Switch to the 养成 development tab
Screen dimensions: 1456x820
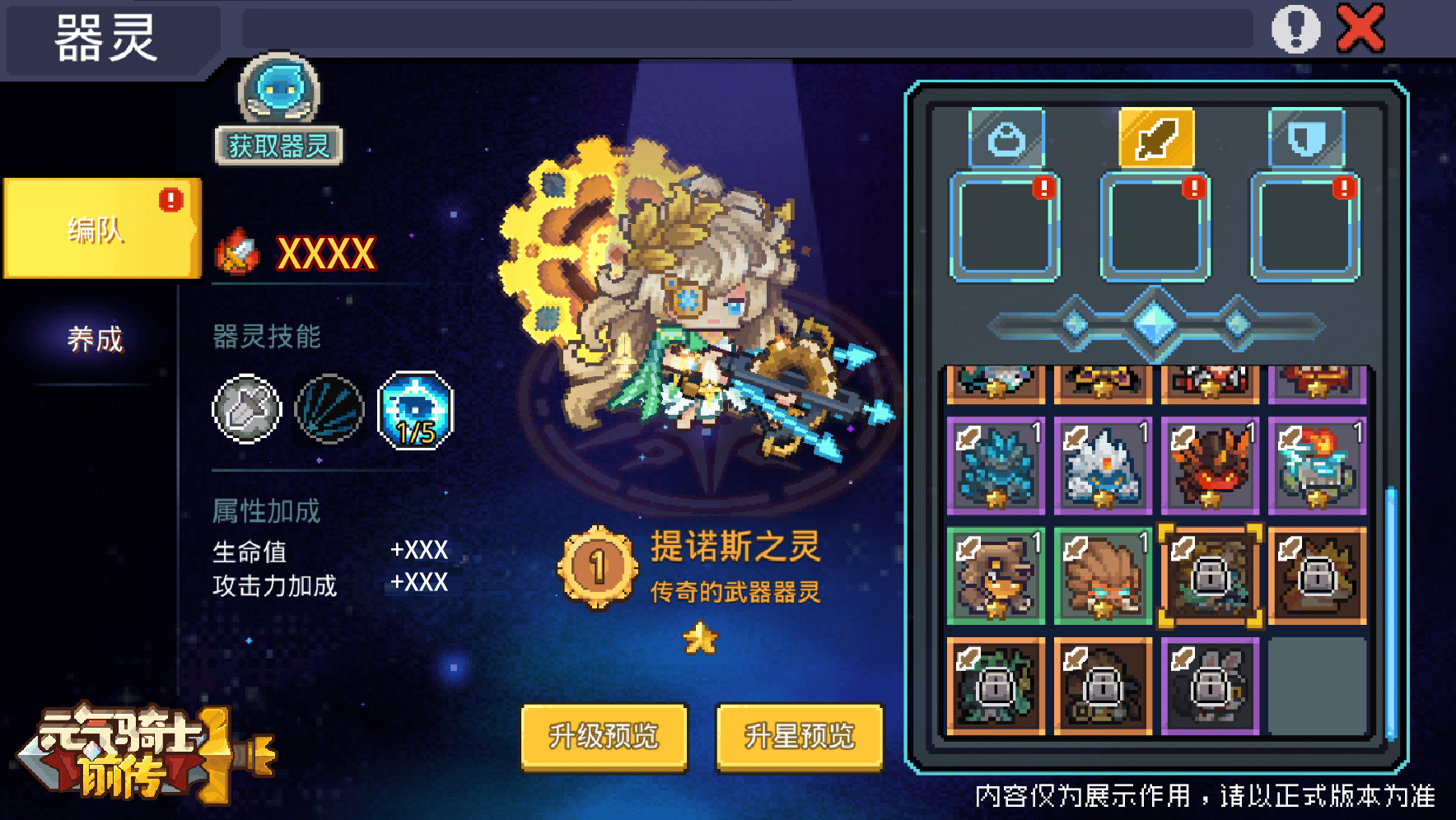click(x=93, y=338)
